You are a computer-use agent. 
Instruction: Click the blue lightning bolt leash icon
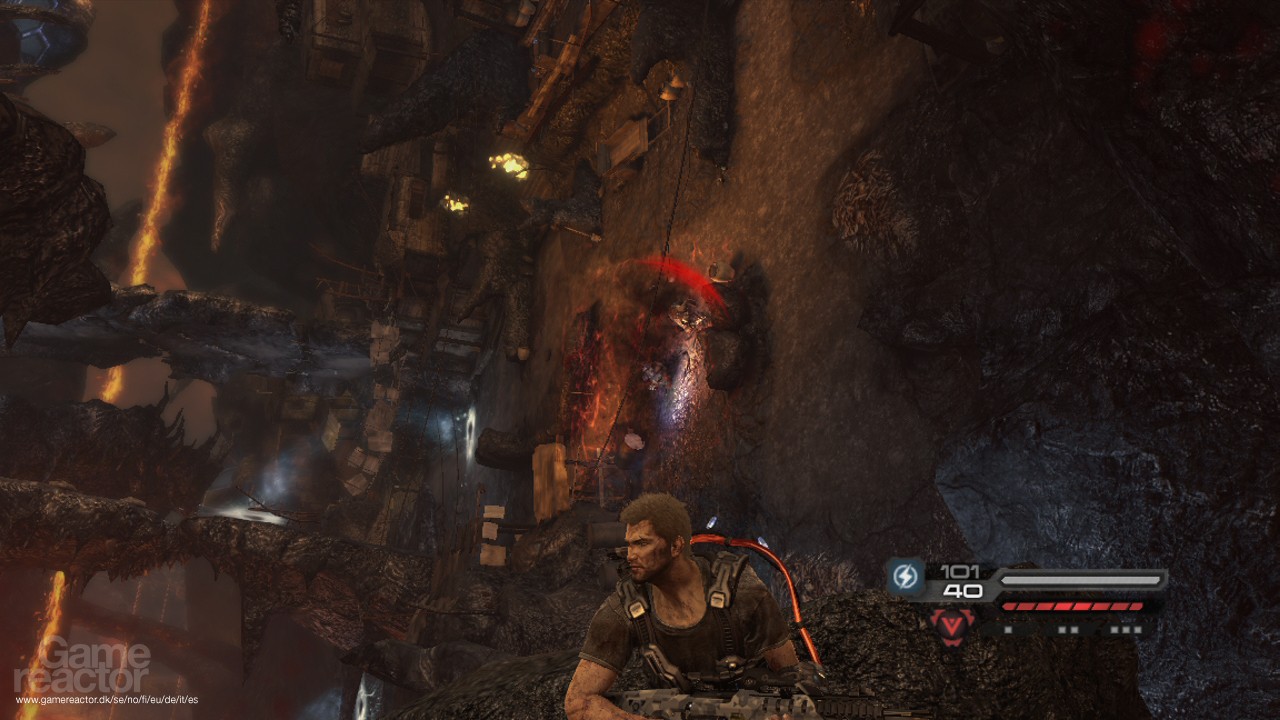point(904,579)
